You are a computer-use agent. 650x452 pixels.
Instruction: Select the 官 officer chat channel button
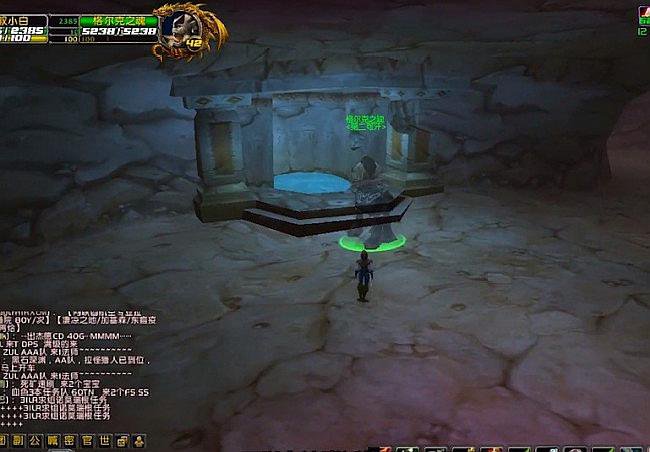coord(87,440)
